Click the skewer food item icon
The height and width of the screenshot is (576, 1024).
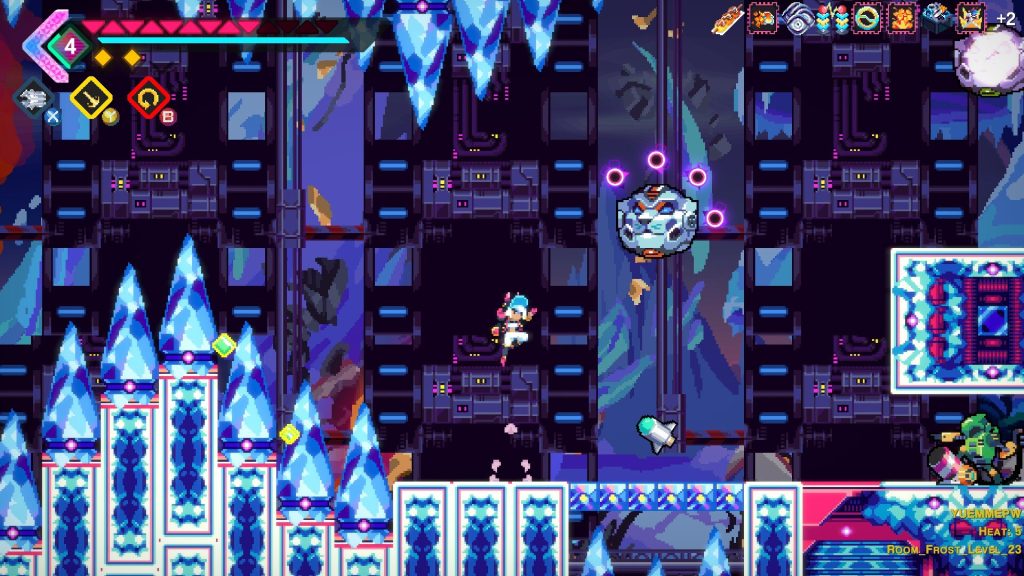pyautogui.click(x=726, y=17)
